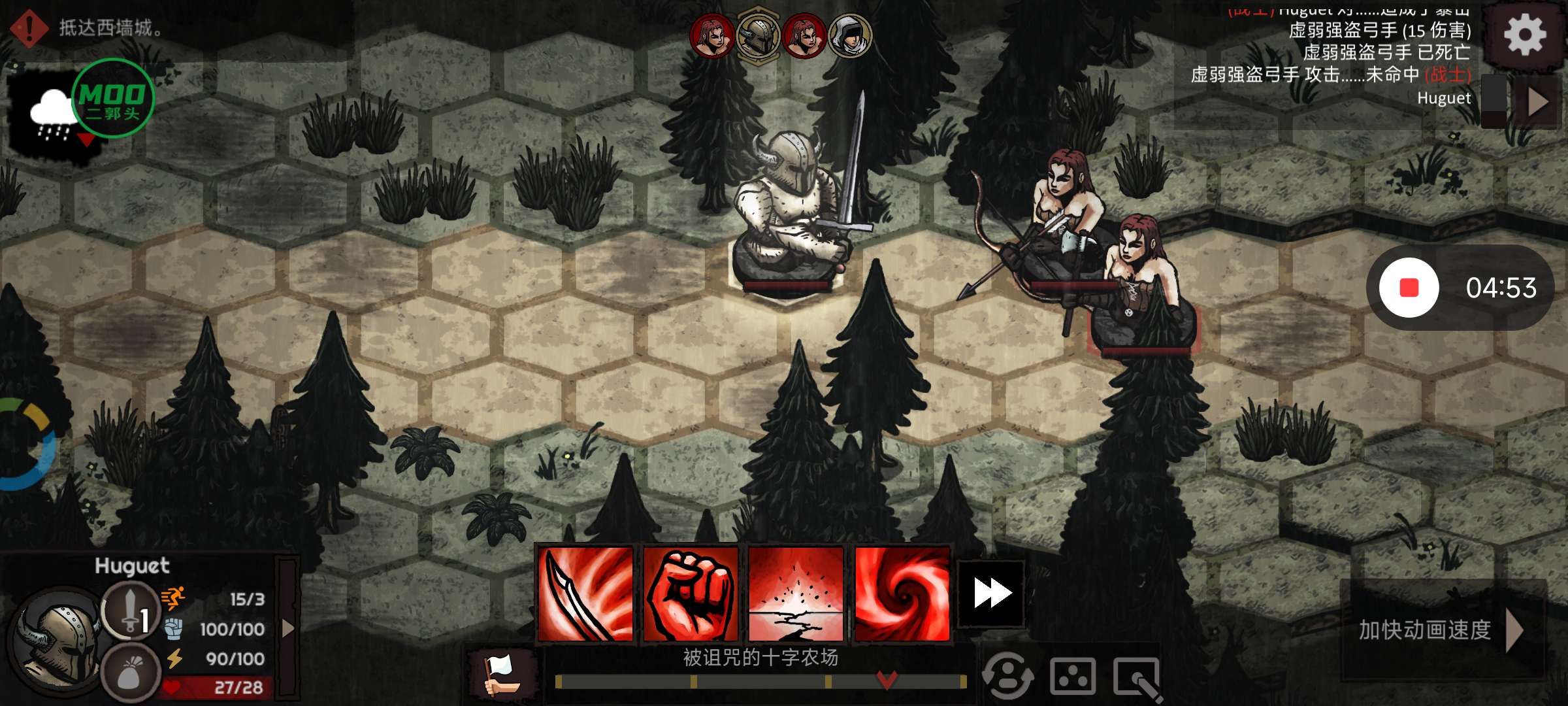Image resolution: width=1568 pixels, height=706 pixels.
Task: Select the hooded figure turn-order portrait
Action: 849,35
